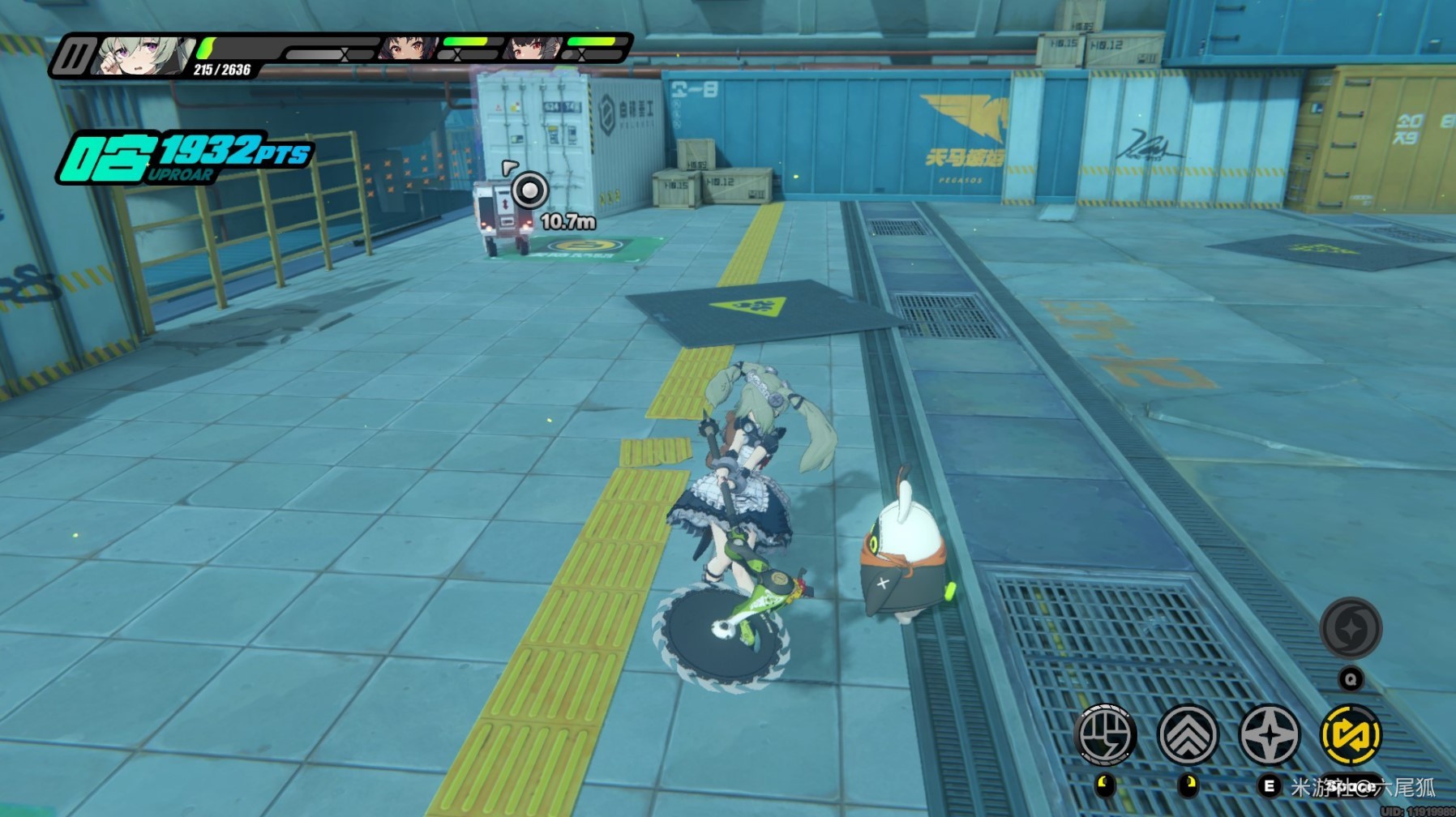Trigger the four-point star special attack
This screenshot has height=817, width=1456.
tap(1270, 735)
